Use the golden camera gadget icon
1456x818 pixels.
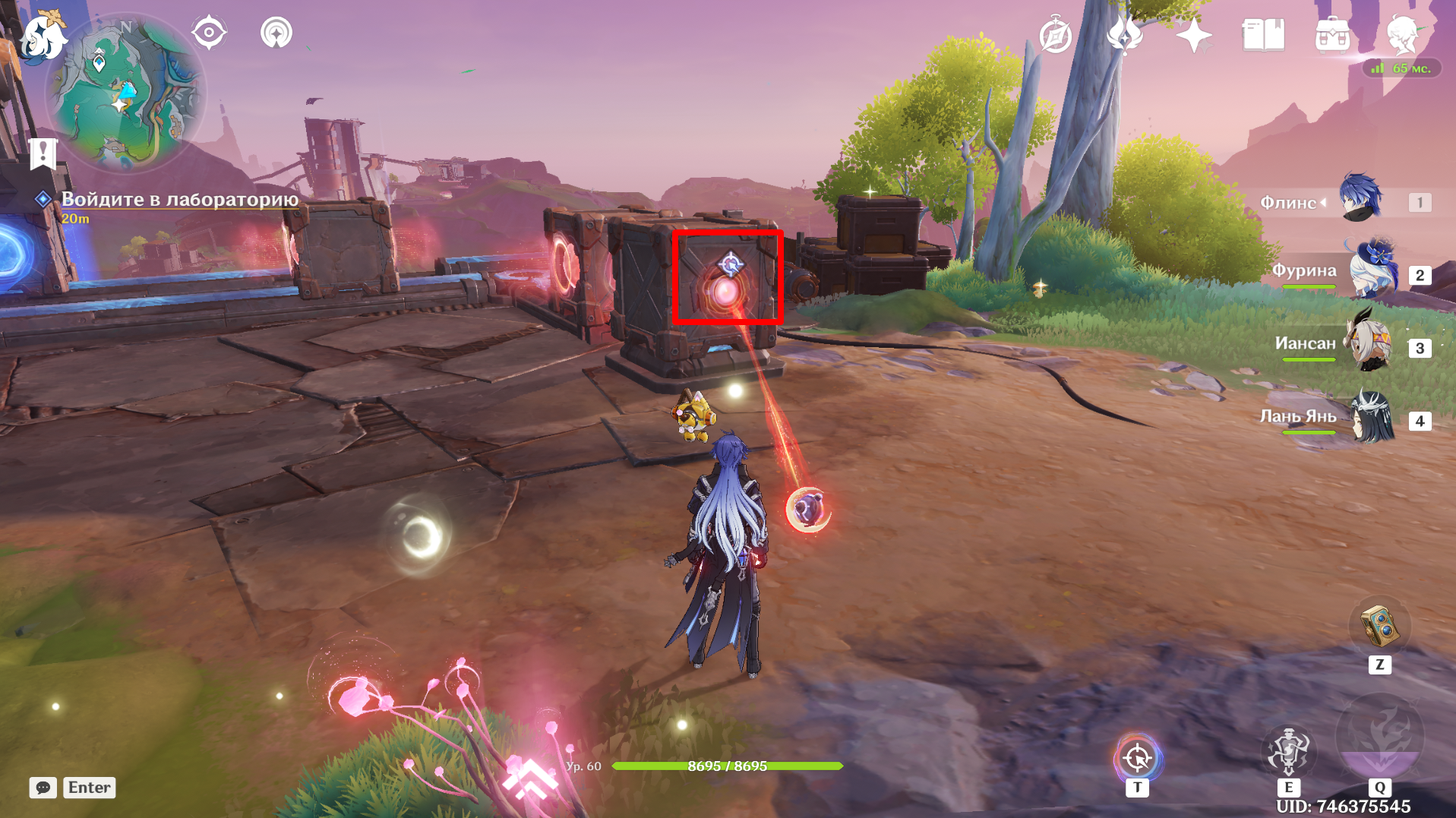pos(1379,625)
